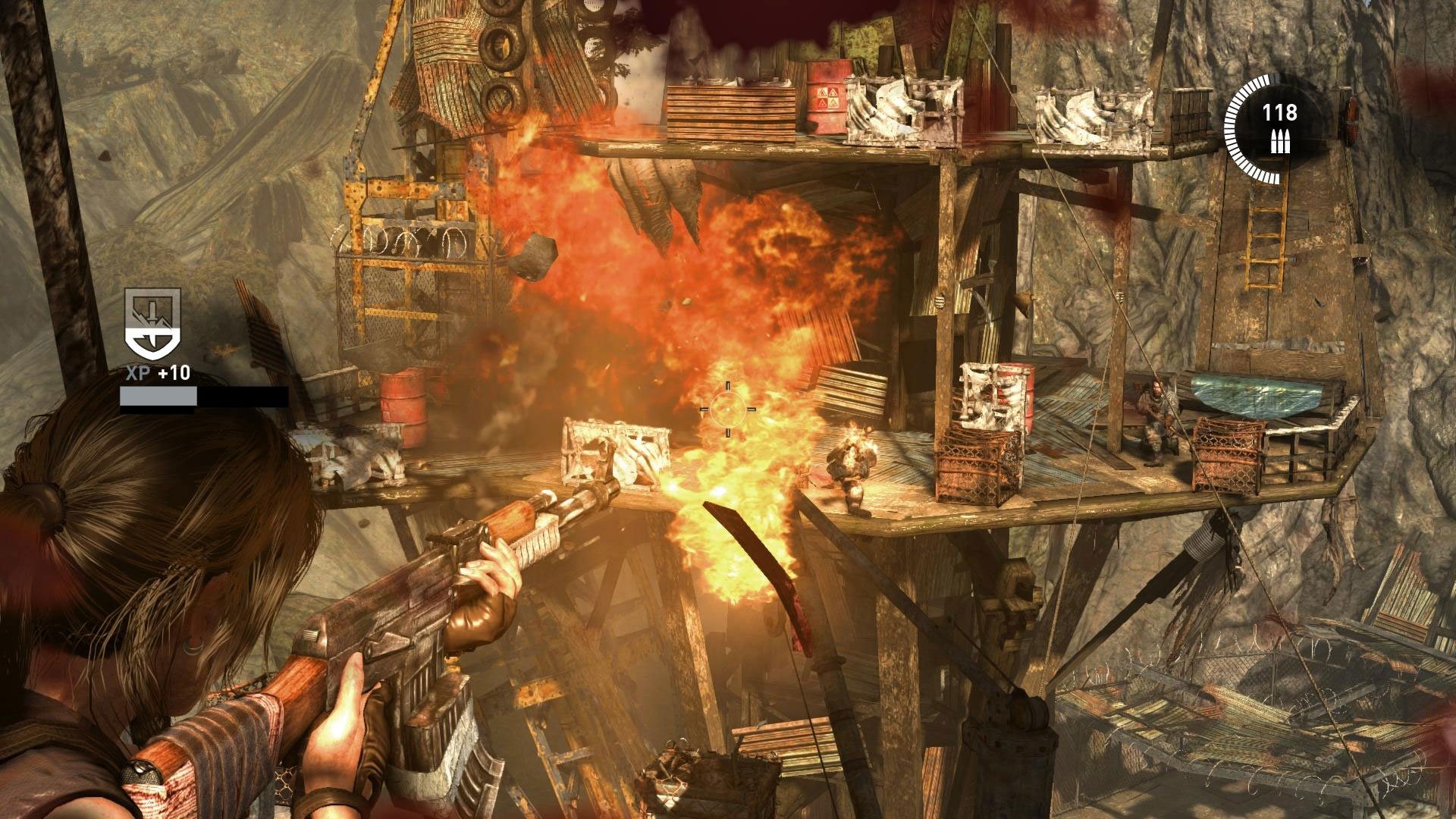Screen dimensions: 1456x819
Task: Click the hazard warning symbol on the red barrel
Action: [x=828, y=96]
